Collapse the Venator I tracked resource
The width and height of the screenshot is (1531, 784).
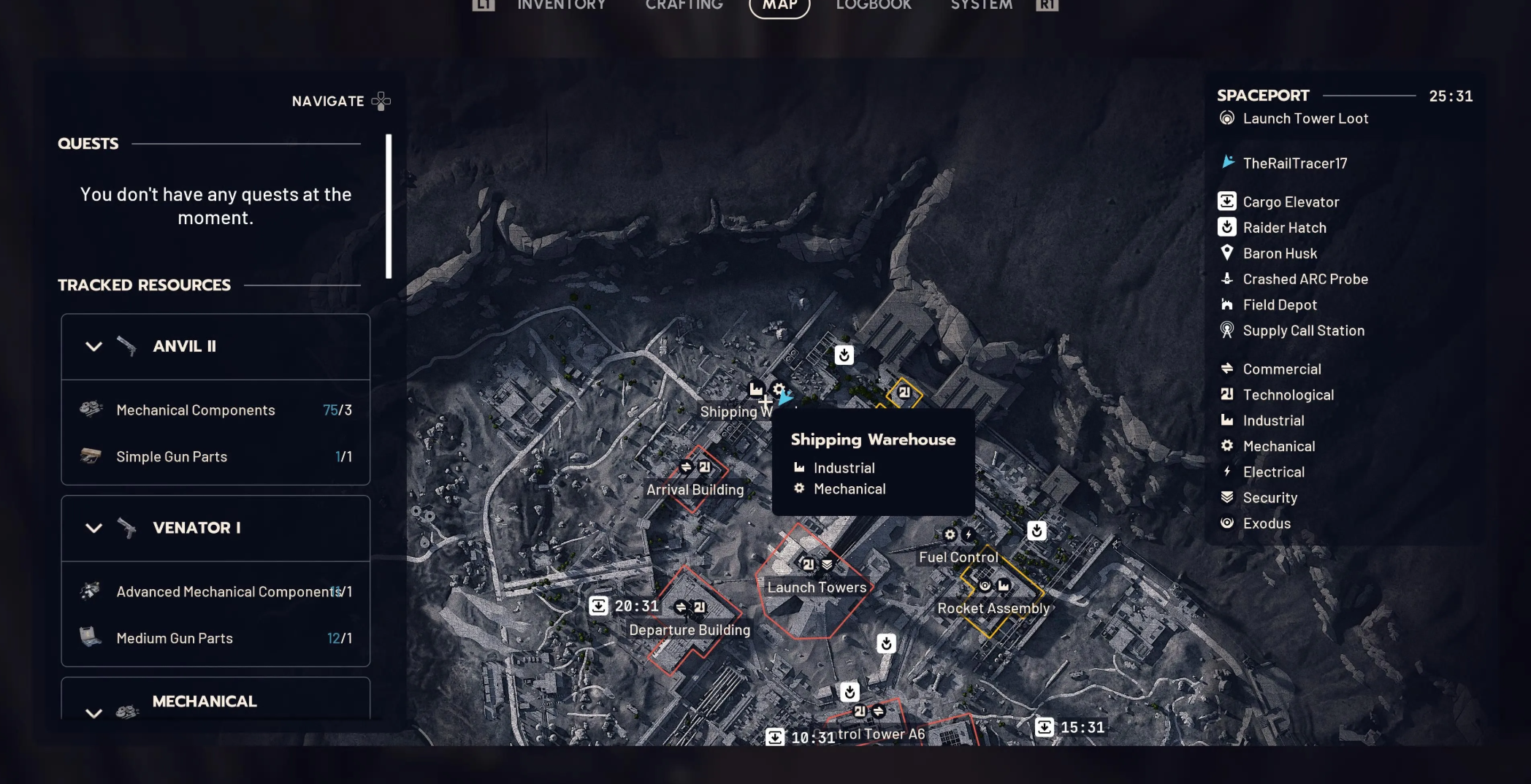93,528
